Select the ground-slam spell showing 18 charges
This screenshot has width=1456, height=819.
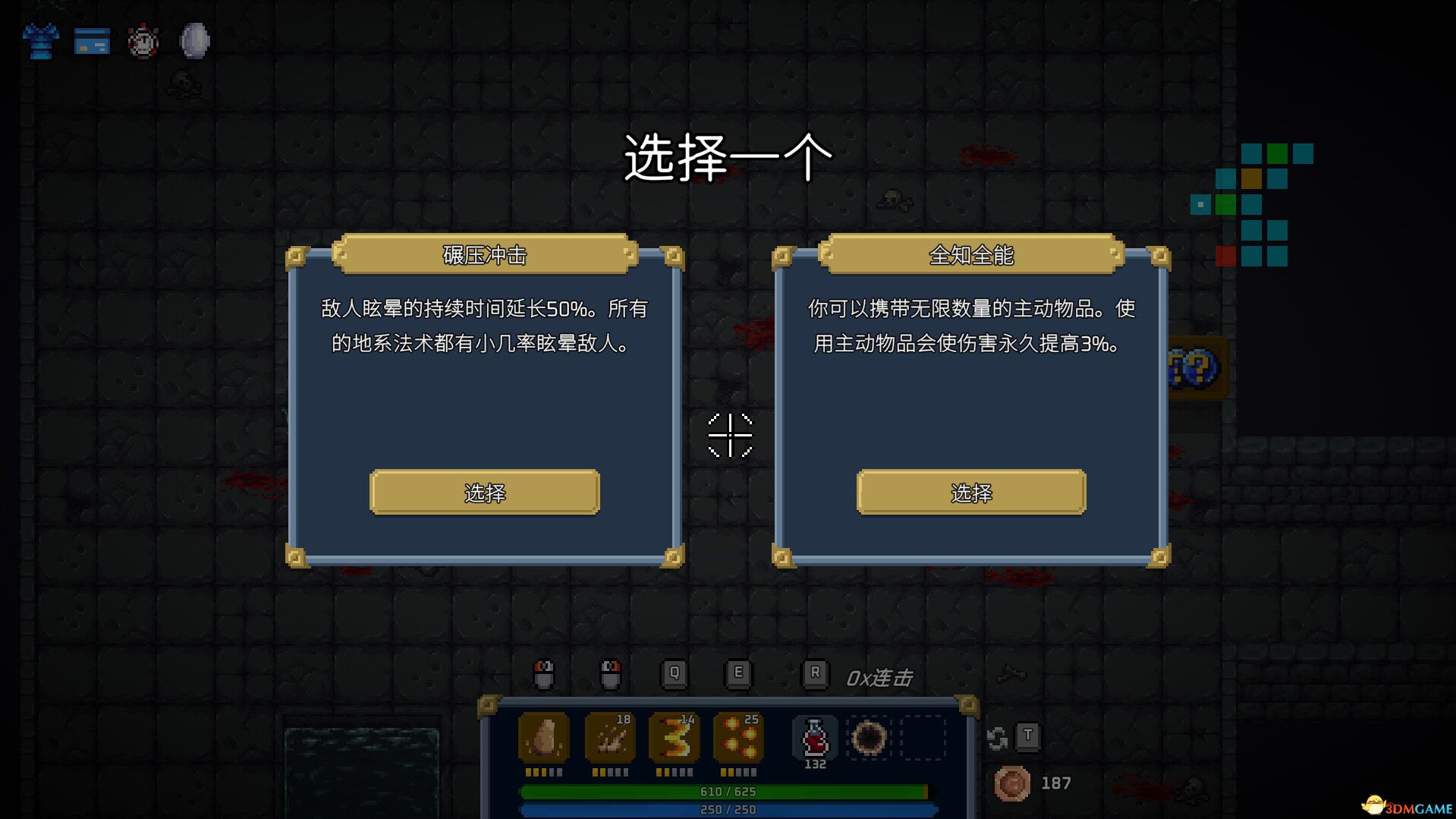609,738
